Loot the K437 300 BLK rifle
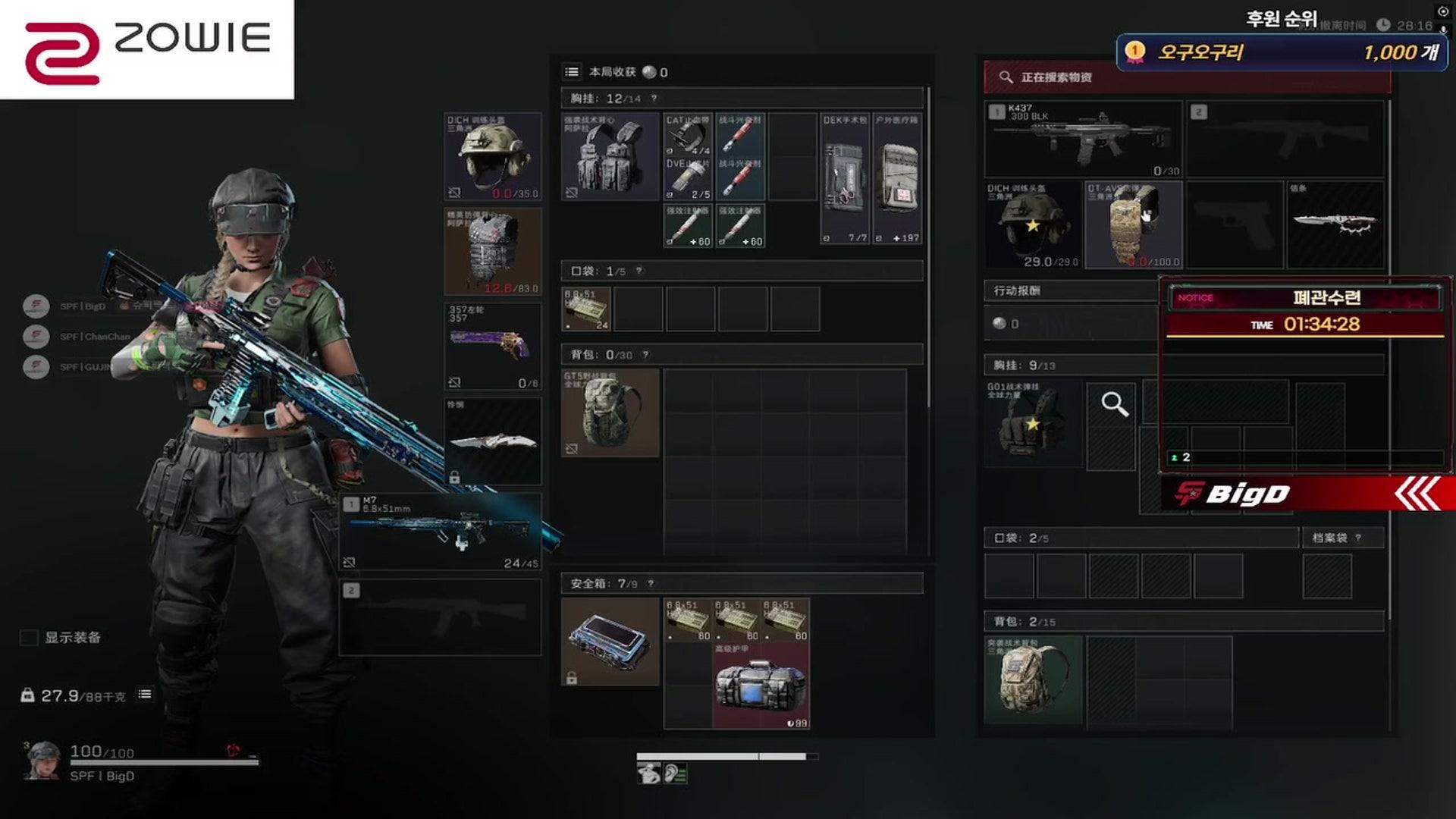Image resolution: width=1456 pixels, height=819 pixels. [x=1083, y=140]
